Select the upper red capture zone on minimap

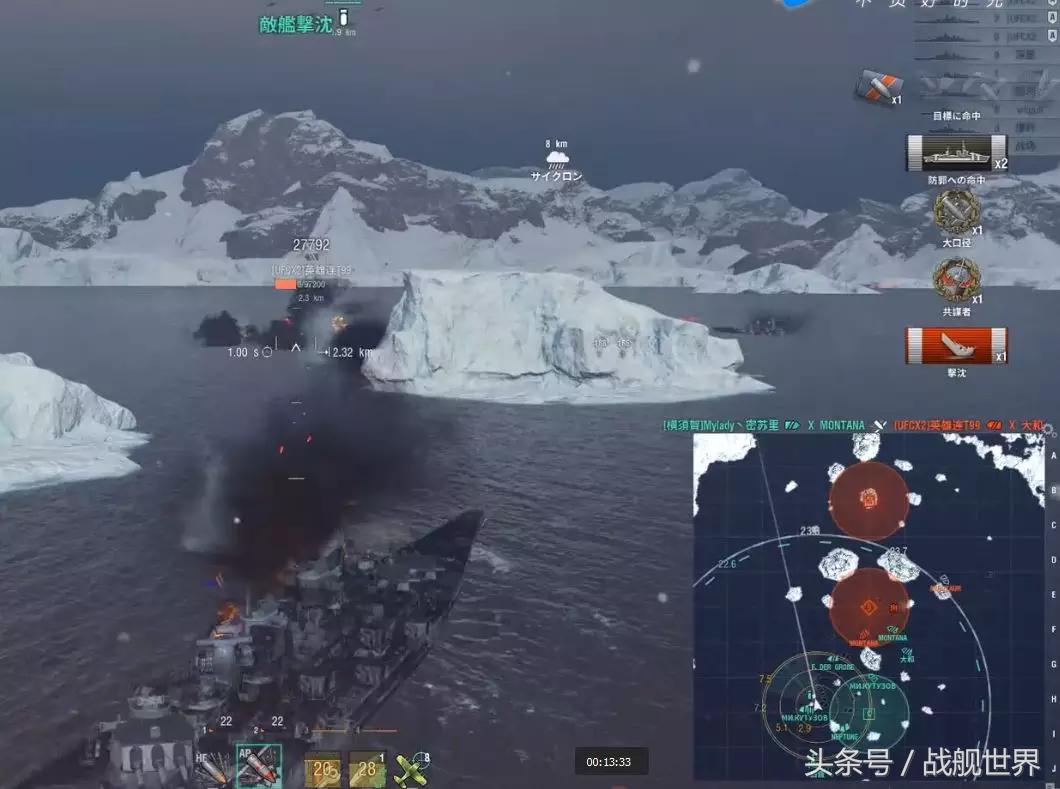coord(868,498)
